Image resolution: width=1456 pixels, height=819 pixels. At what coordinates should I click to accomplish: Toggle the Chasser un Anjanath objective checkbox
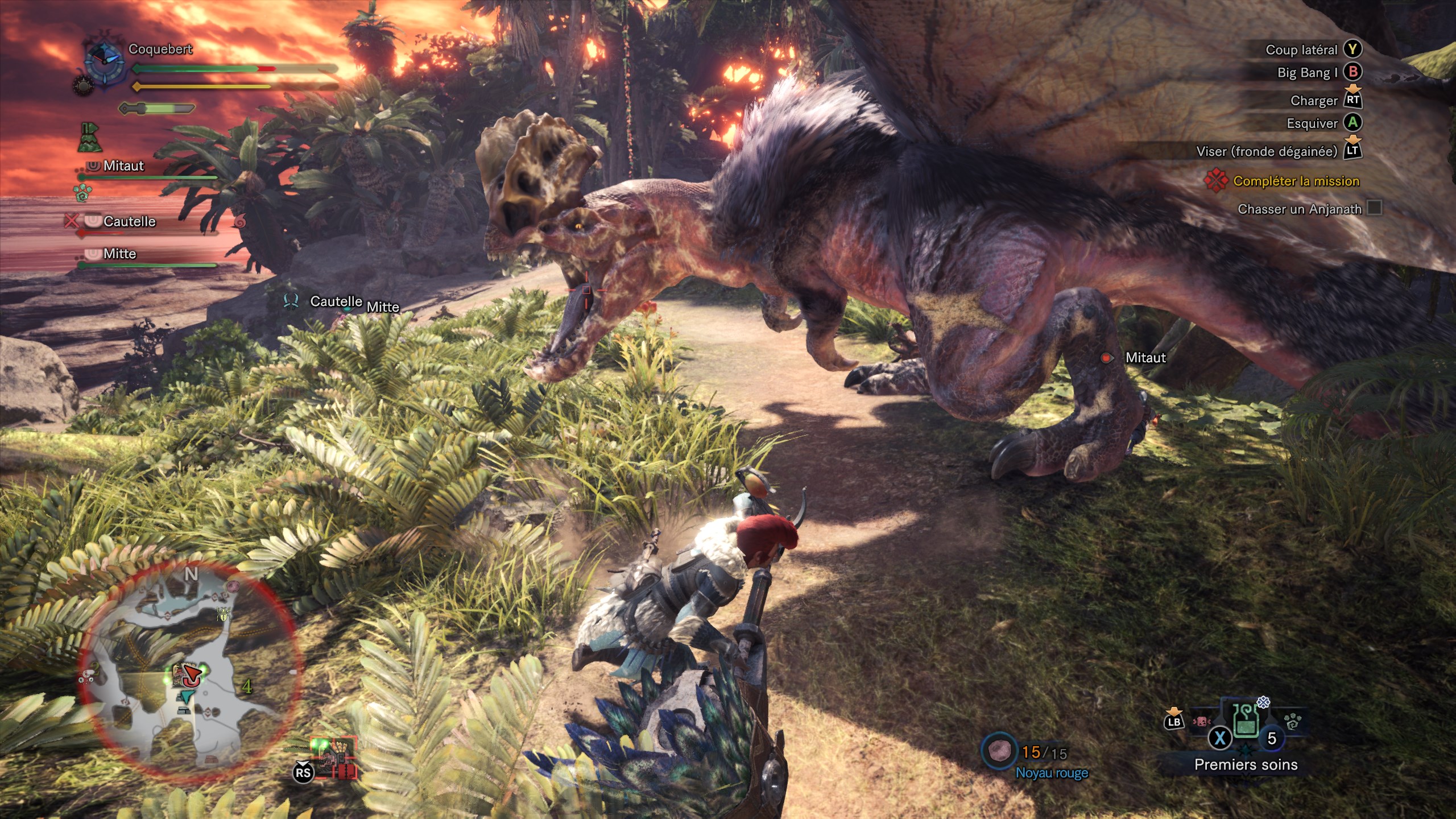click(x=1375, y=208)
